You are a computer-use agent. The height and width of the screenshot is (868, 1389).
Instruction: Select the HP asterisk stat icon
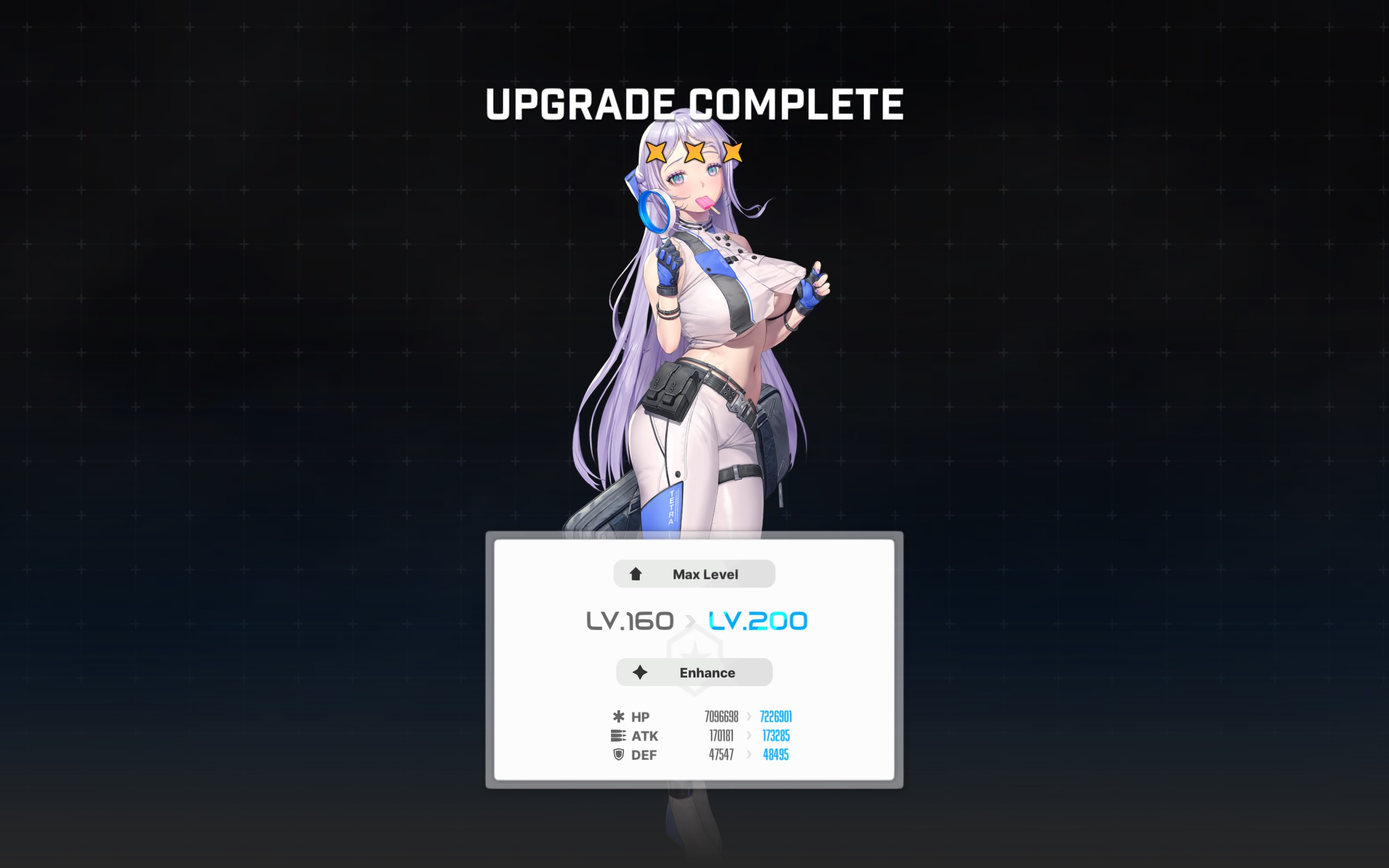[618, 717]
